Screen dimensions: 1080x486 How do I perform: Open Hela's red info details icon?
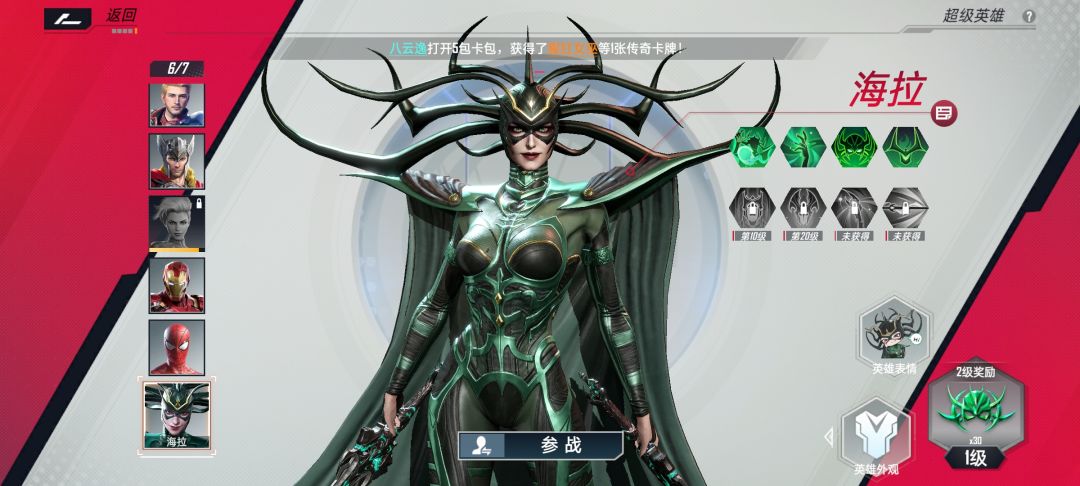pyautogui.click(x=942, y=113)
